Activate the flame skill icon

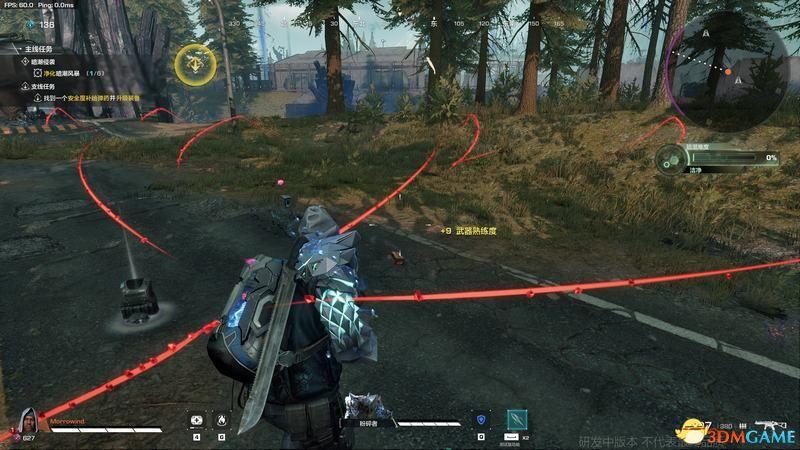(x=221, y=420)
